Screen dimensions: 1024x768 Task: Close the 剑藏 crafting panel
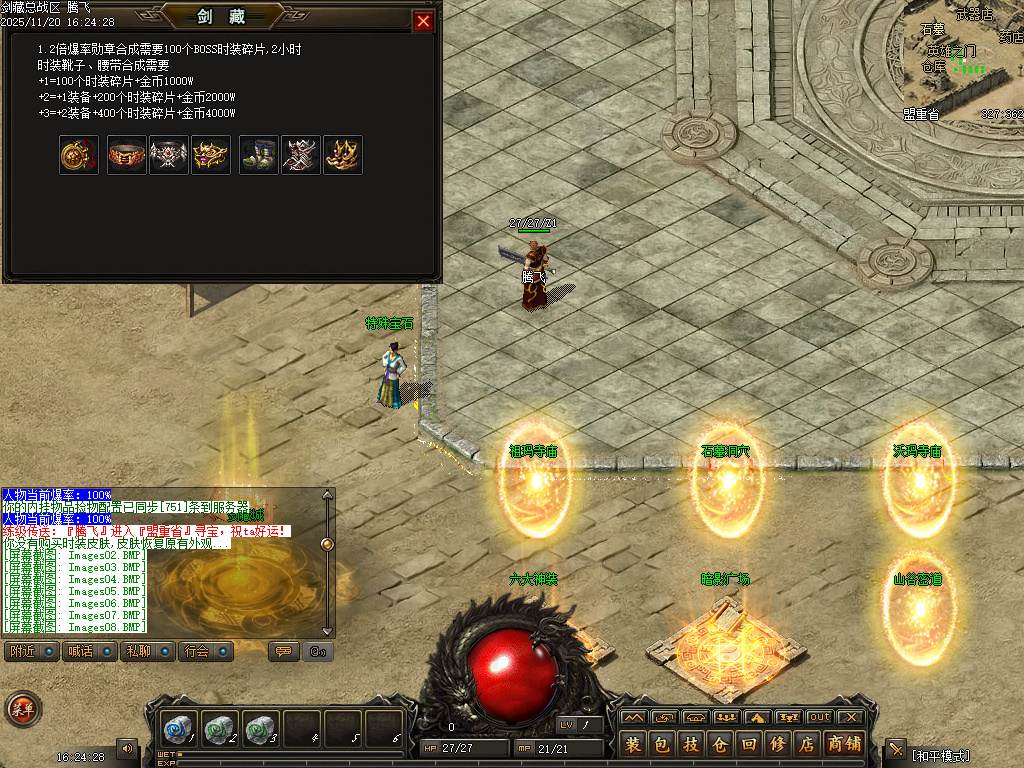423,21
